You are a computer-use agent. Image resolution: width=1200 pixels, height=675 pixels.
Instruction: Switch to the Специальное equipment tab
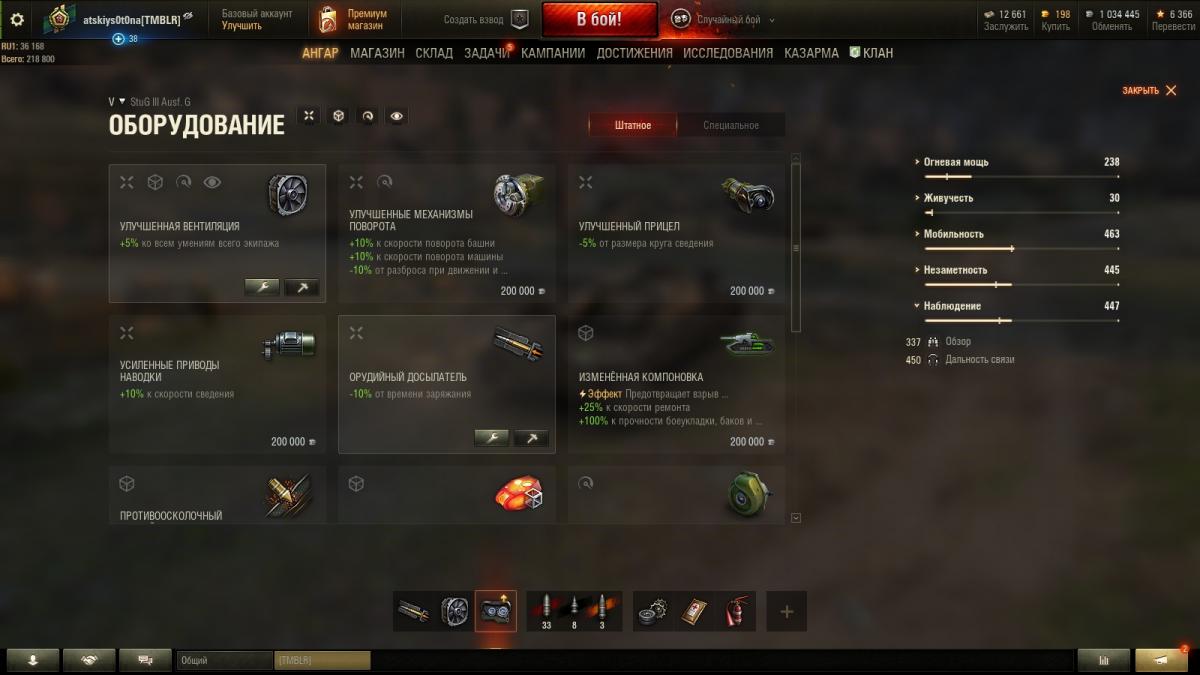point(731,125)
